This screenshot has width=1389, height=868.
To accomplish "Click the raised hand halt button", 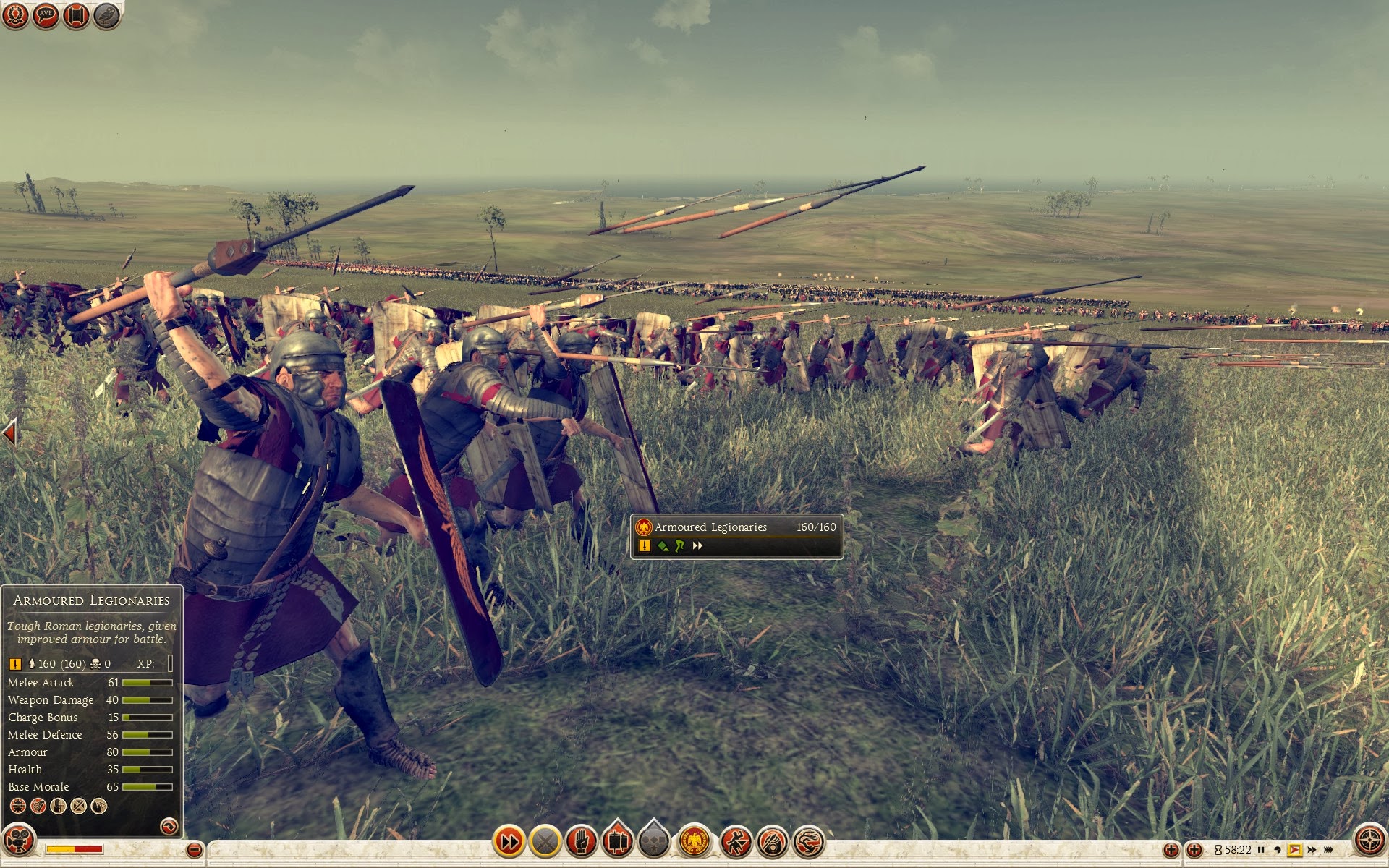I will coord(581,841).
